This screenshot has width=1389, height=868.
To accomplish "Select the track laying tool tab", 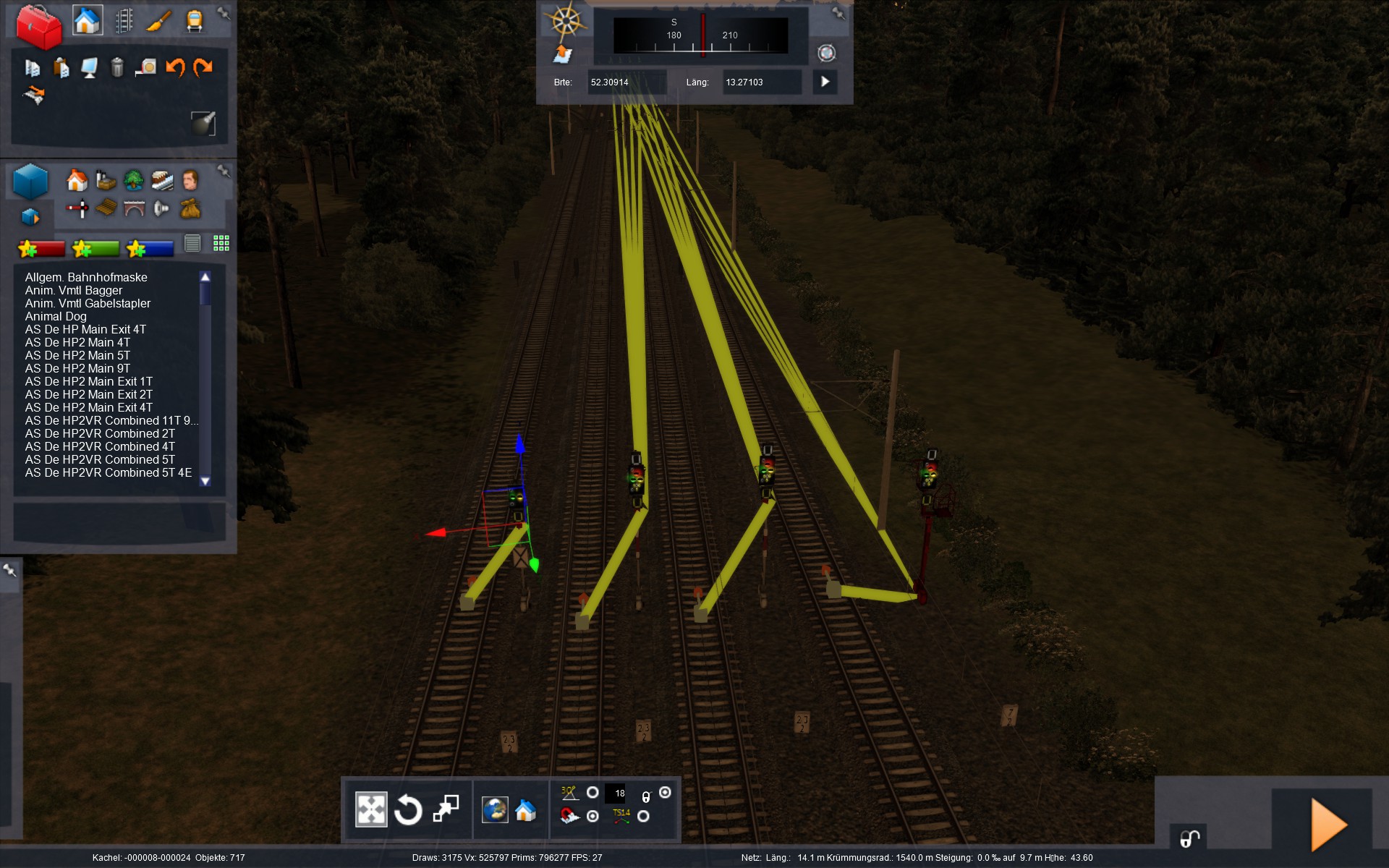I will [x=124, y=21].
